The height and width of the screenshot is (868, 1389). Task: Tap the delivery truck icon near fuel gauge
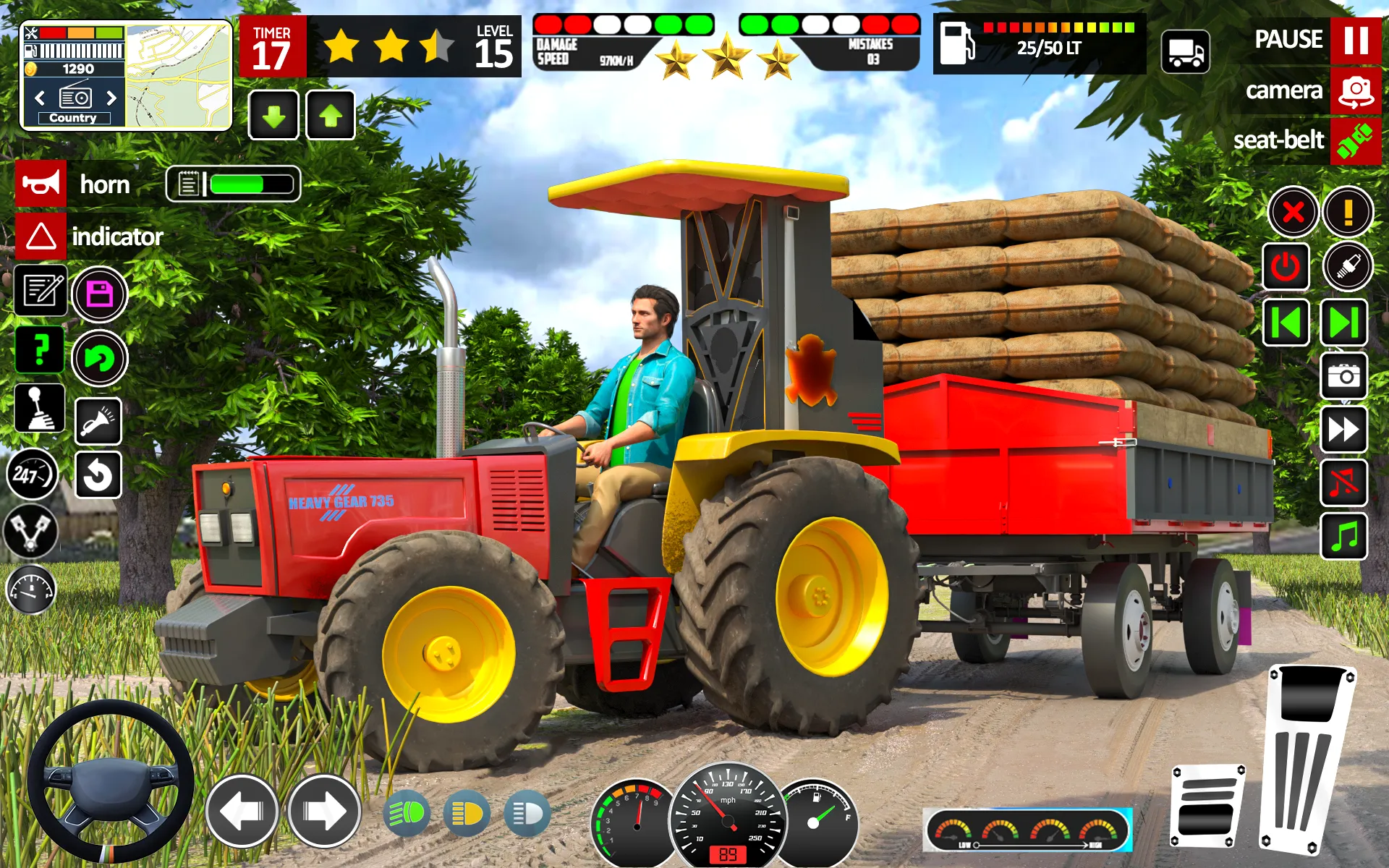1185,53
